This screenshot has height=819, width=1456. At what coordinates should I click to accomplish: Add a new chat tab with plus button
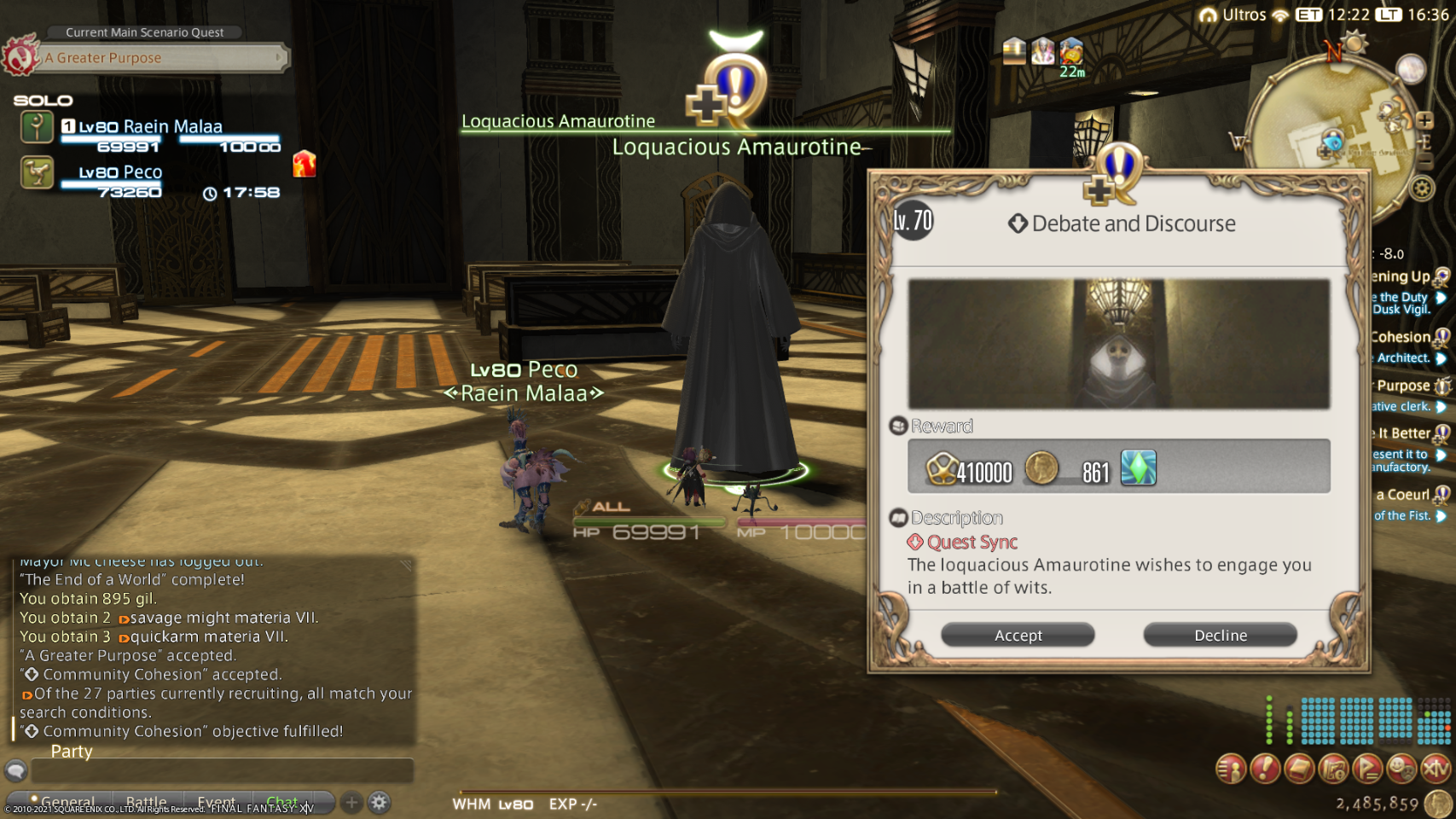click(351, 802)
